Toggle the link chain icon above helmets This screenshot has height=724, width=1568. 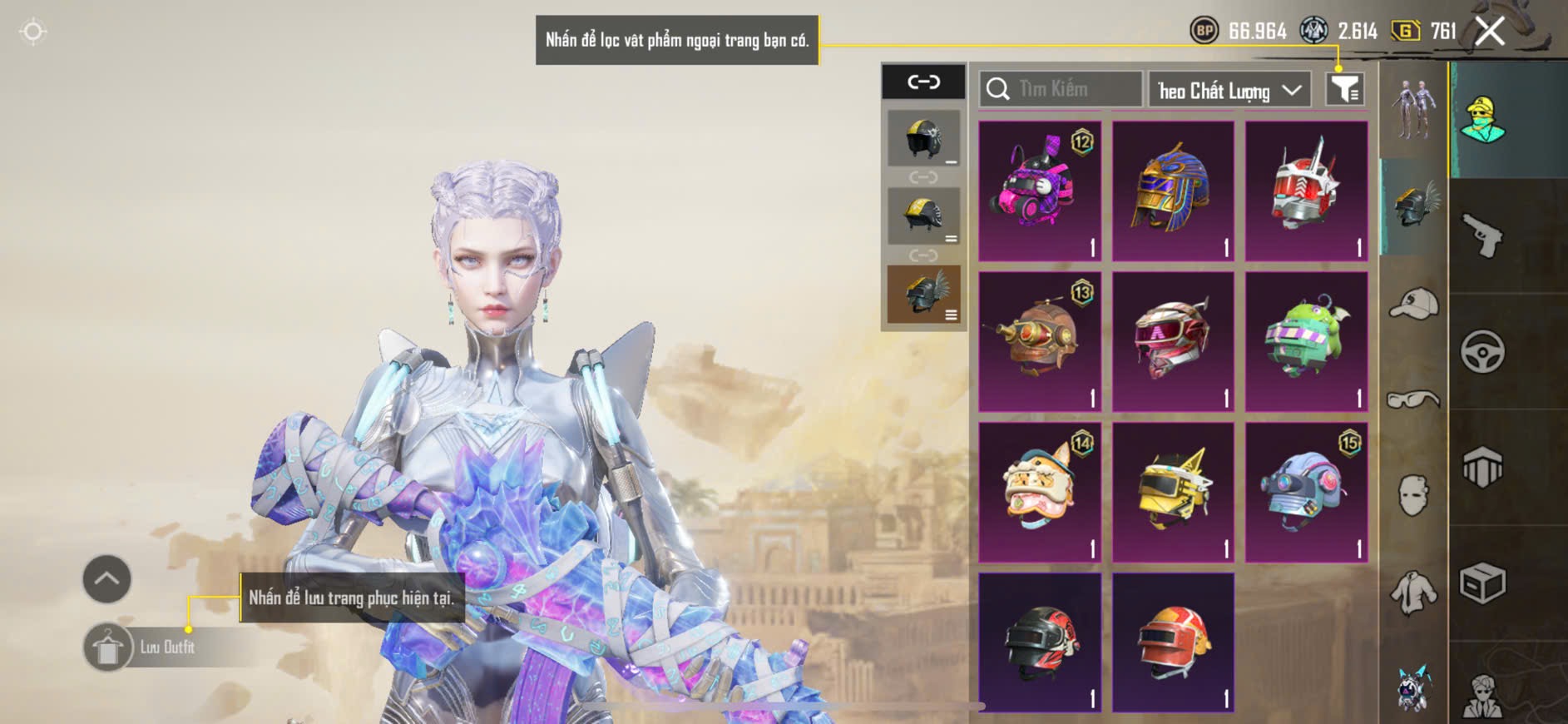(923, 82)
